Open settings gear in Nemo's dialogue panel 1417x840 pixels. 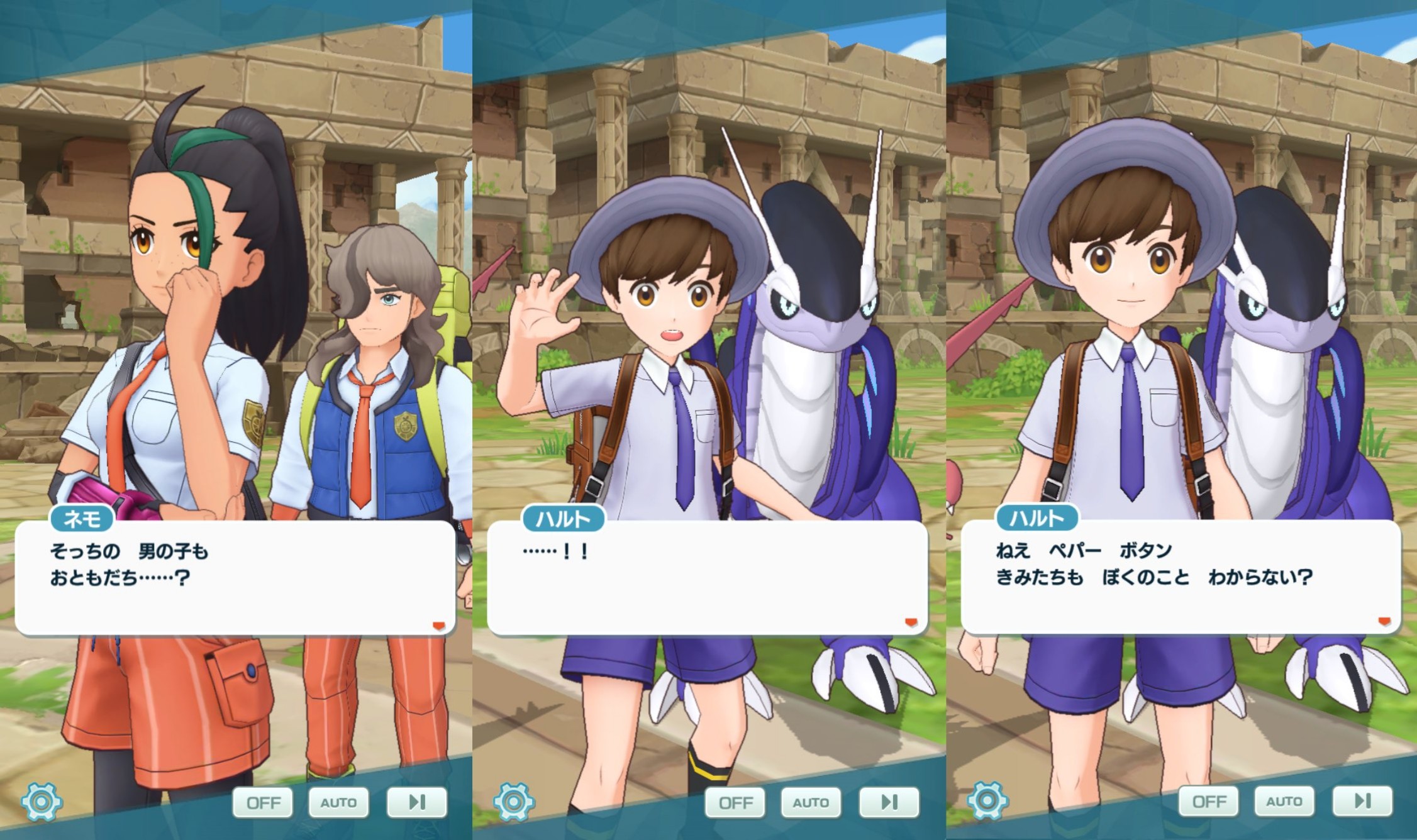click(42, 802)
